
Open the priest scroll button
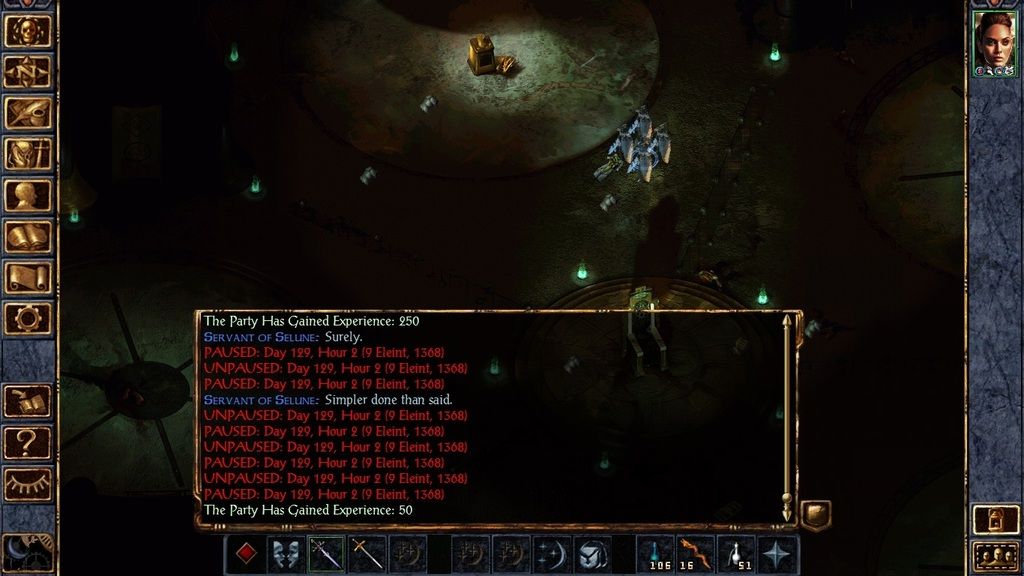pyautogui.click(x=28, y=277)
